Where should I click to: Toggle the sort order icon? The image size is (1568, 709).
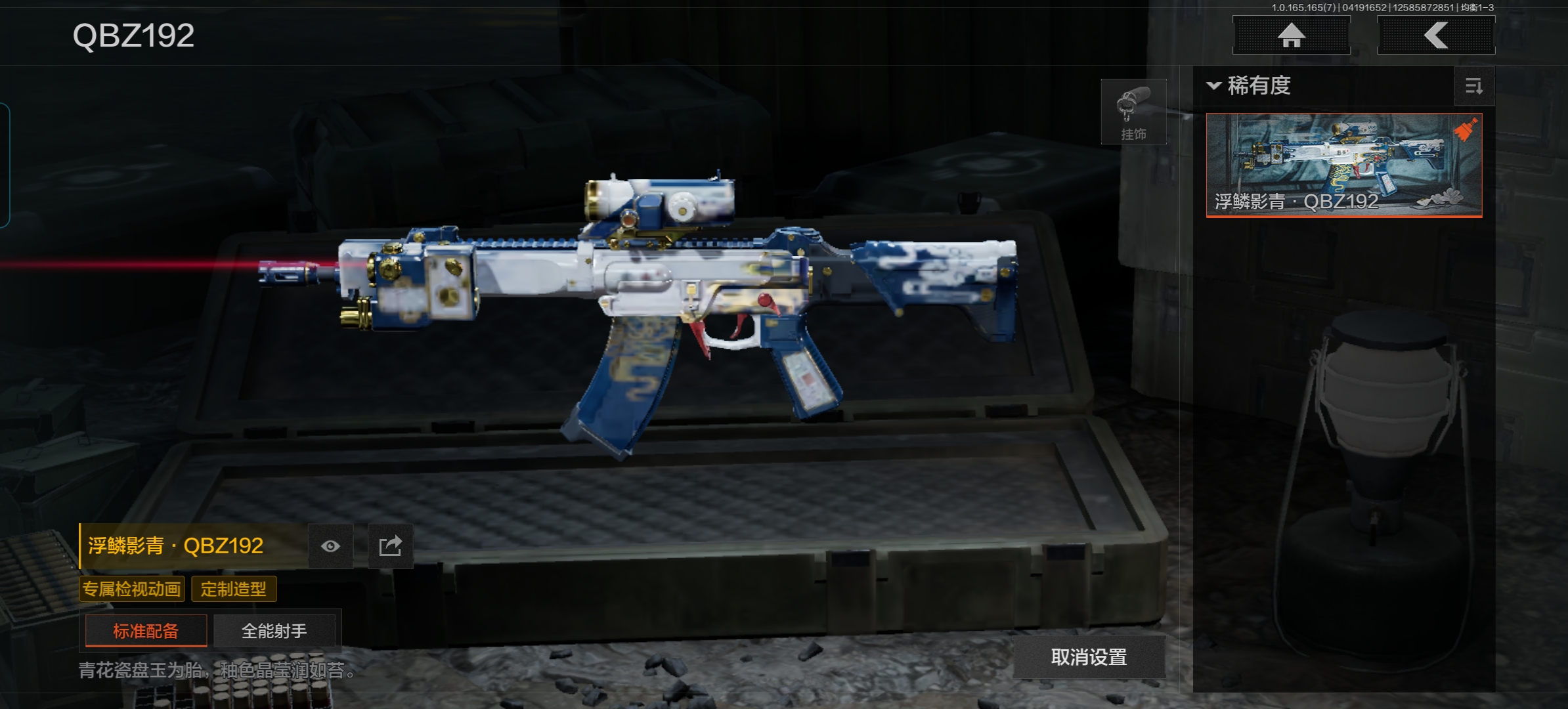[1474, 87]
